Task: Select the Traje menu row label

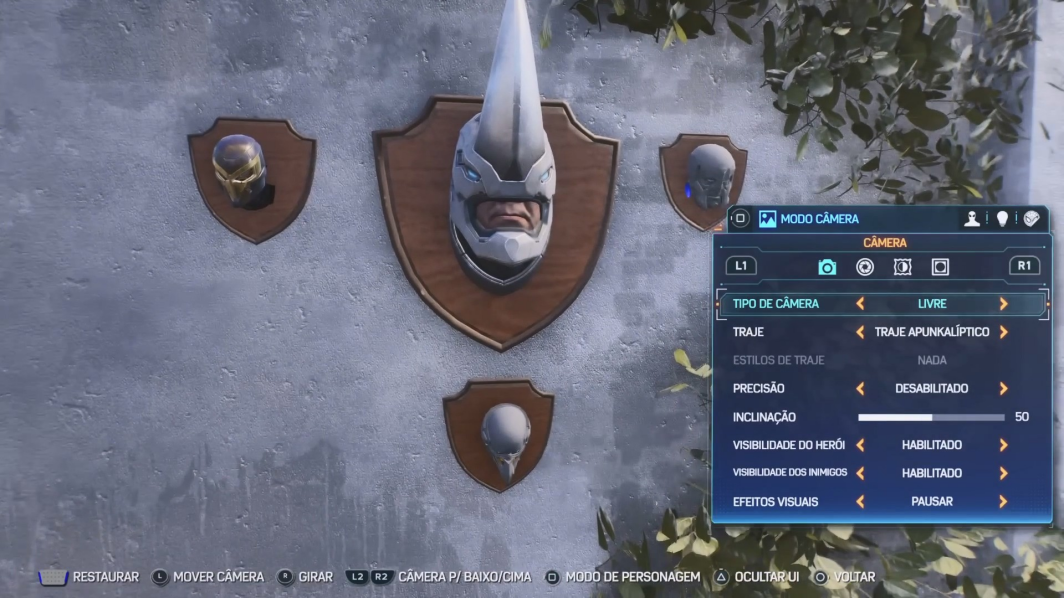Action: coord(748,332)
